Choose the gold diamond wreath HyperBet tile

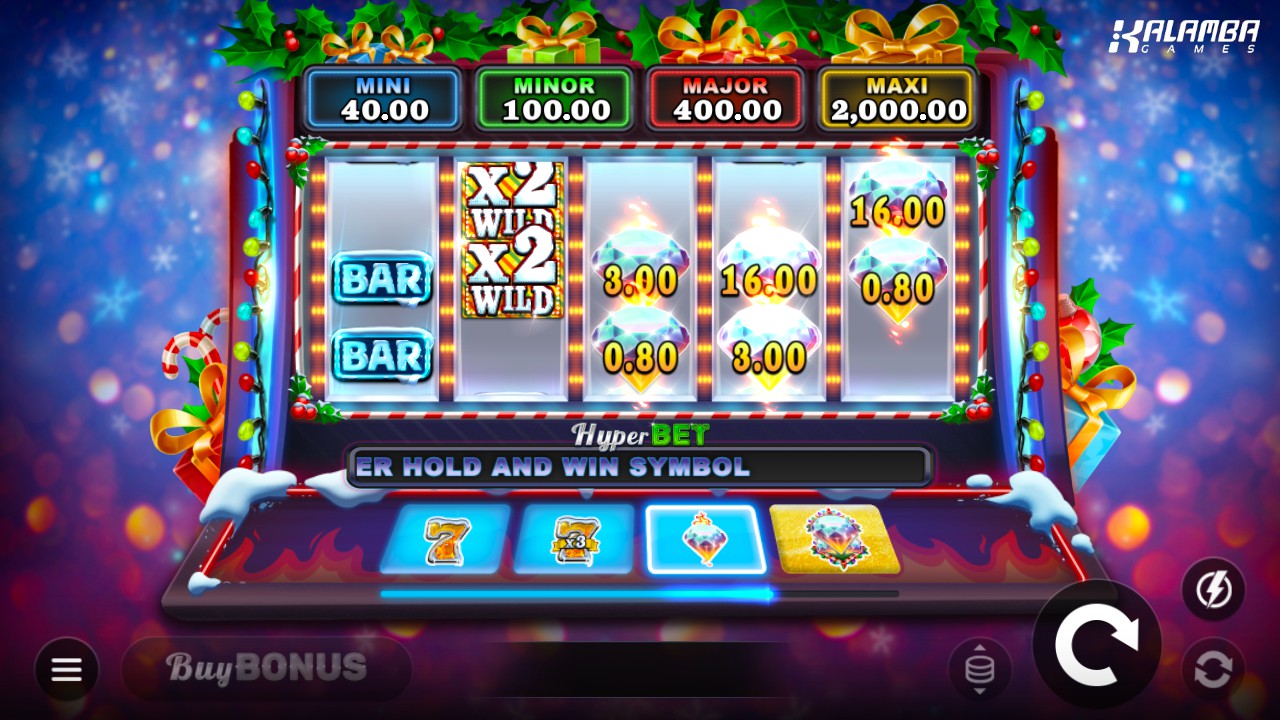click(835, 540)
